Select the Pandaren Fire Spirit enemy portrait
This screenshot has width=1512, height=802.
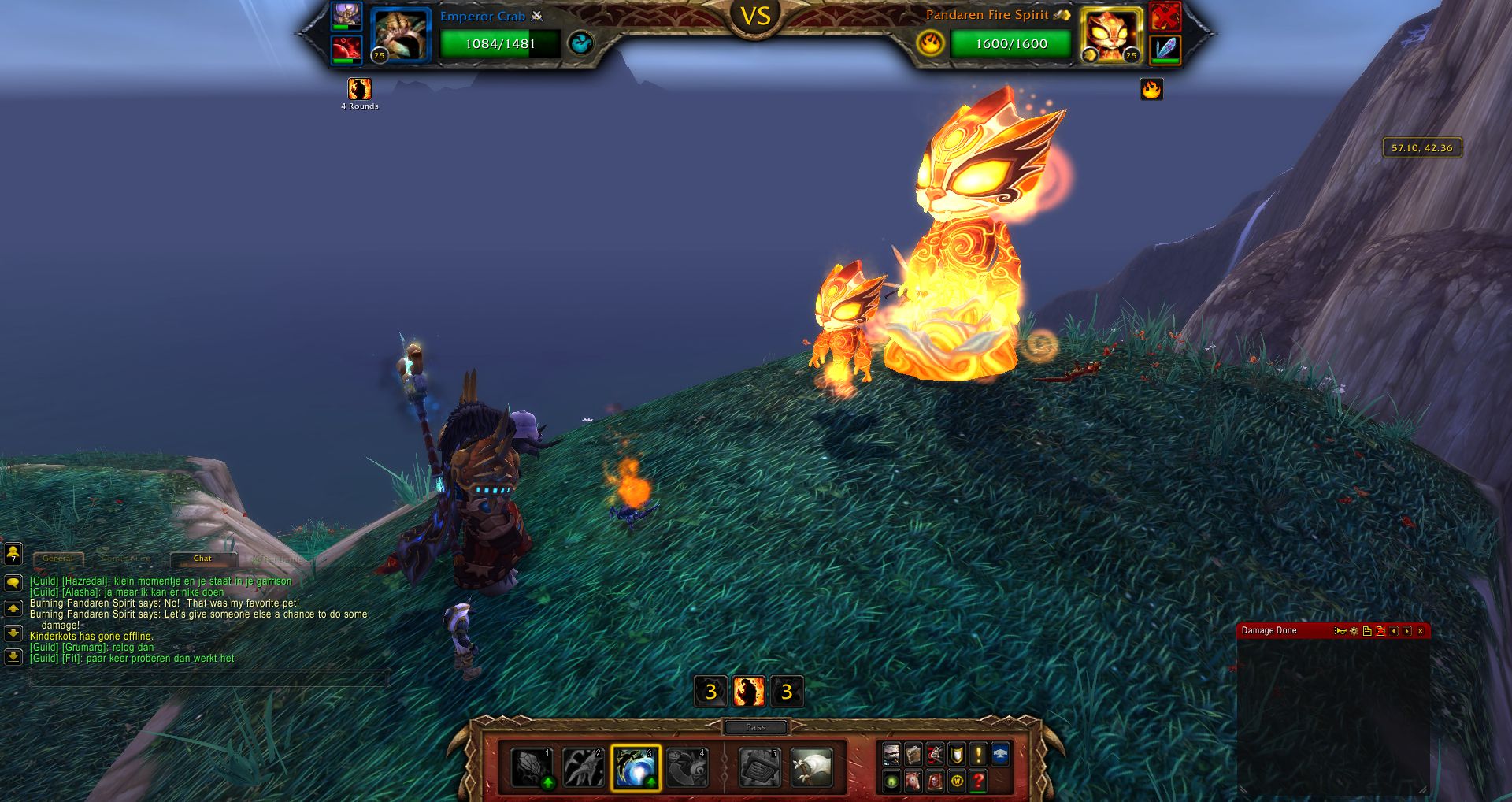[1110, 35]
